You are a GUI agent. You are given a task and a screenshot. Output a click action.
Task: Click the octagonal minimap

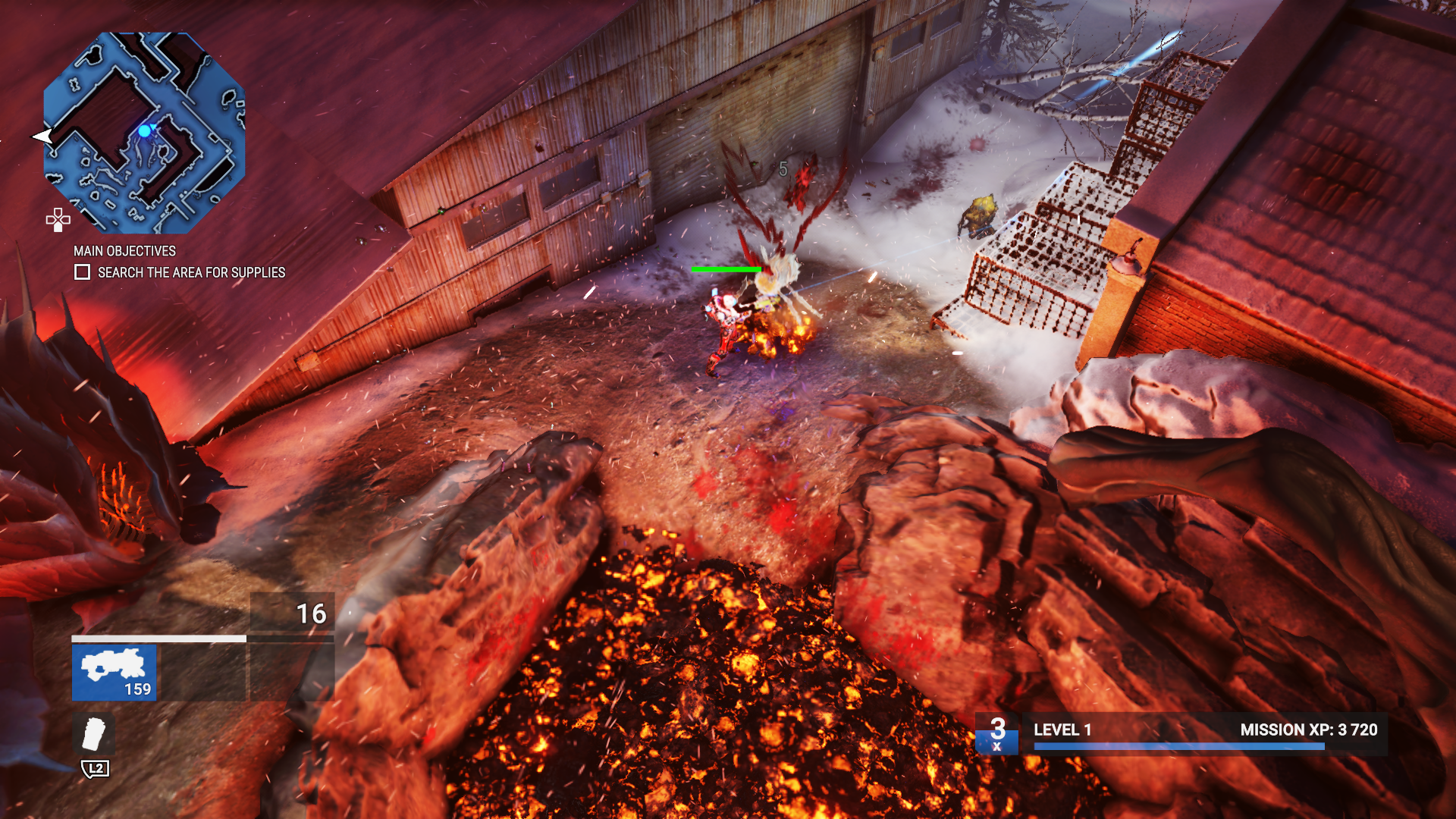click(144, 133)
